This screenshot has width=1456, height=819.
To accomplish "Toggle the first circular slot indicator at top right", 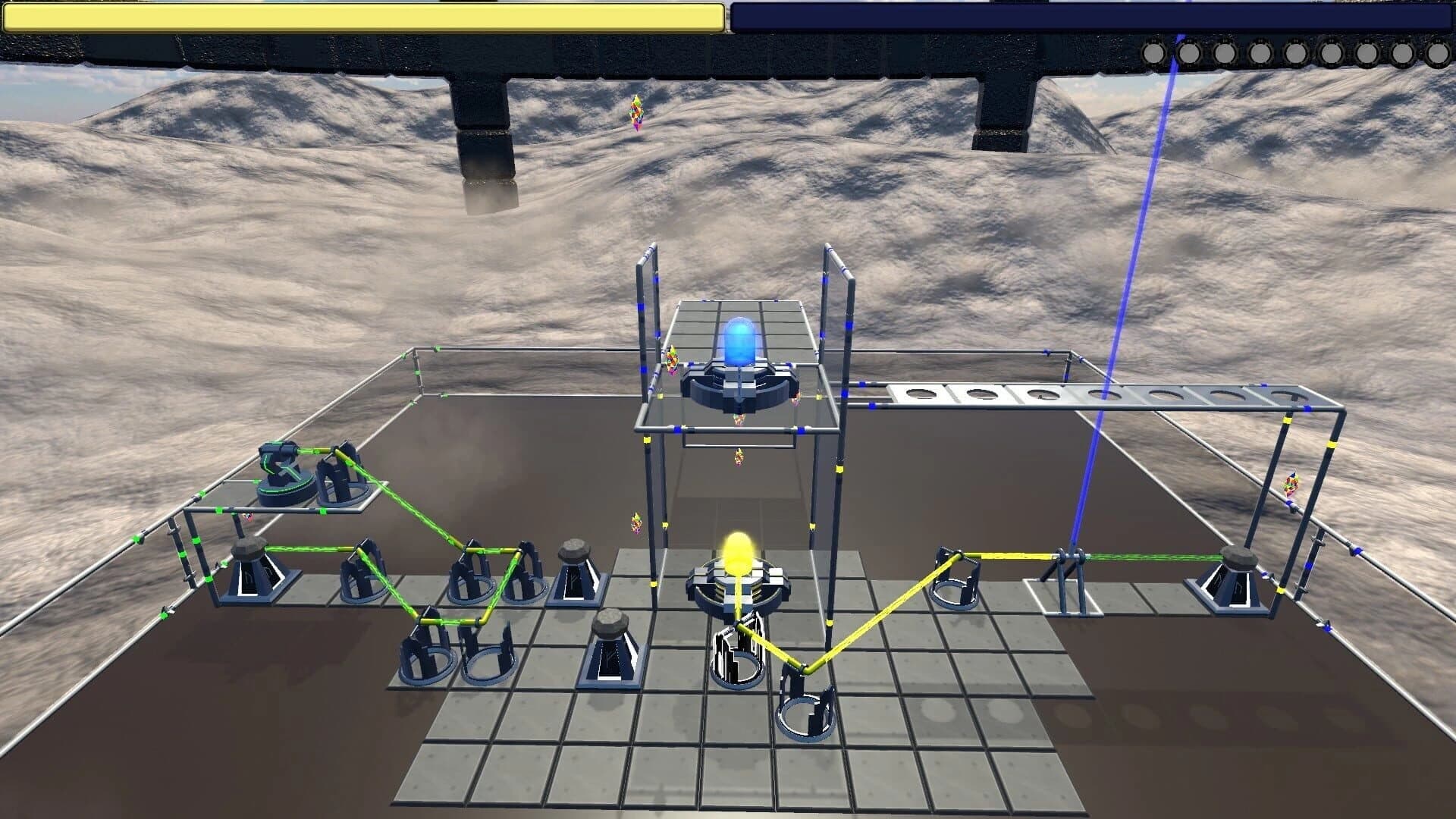I will coord(1153,52).
